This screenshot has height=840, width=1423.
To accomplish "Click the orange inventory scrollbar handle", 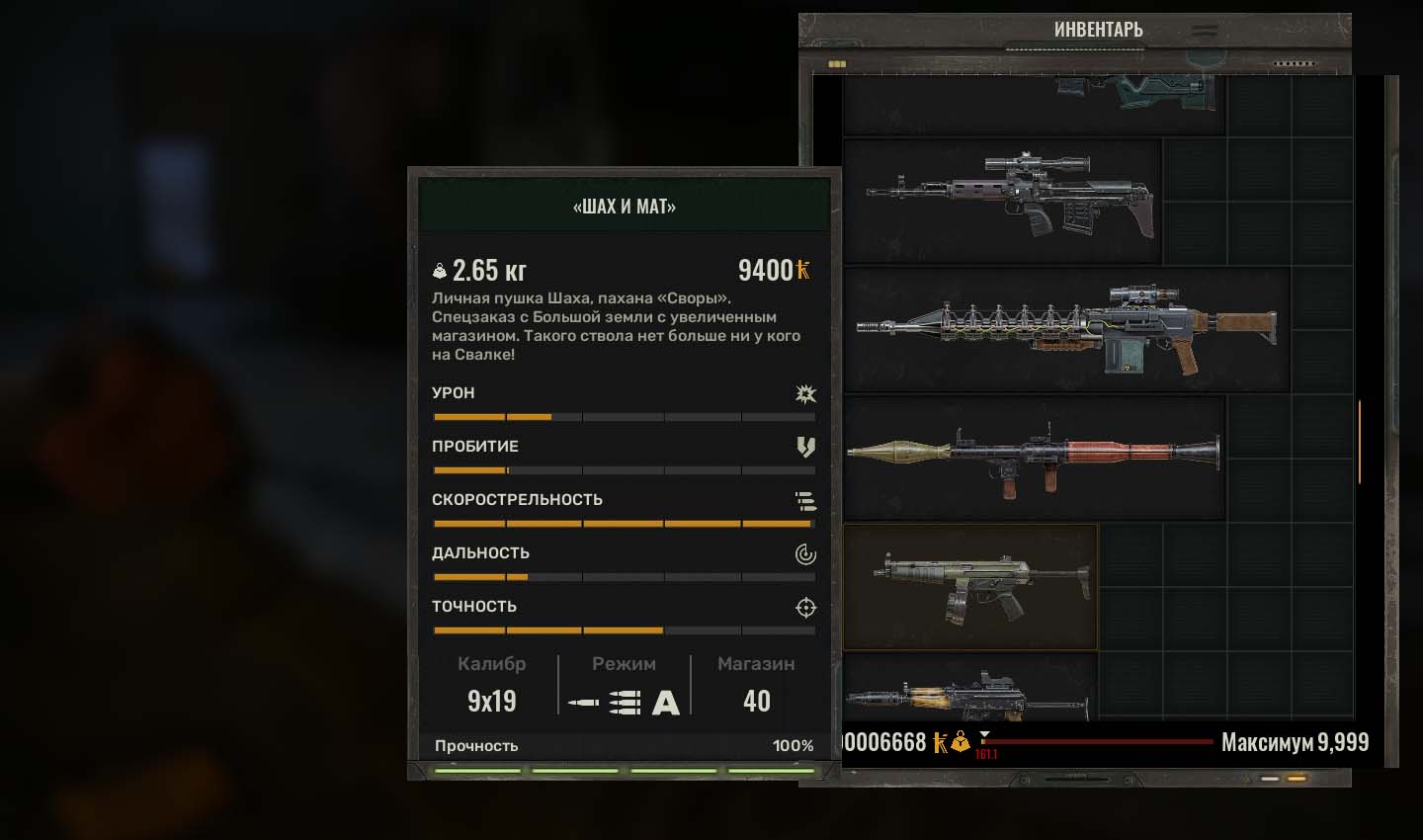I will point(1360,442).
